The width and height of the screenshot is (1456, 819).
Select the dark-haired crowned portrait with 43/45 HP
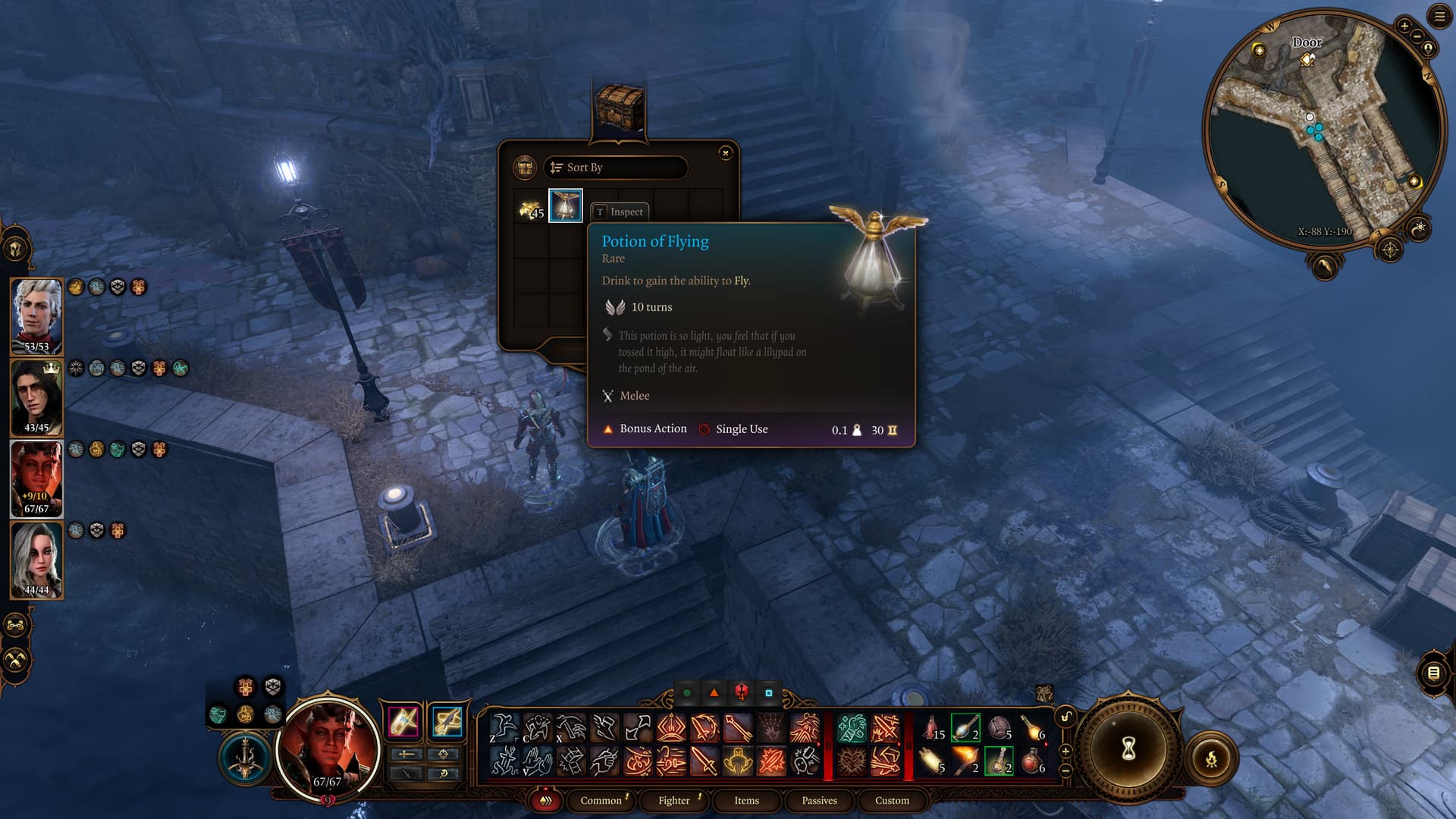(x=36, y=396)
